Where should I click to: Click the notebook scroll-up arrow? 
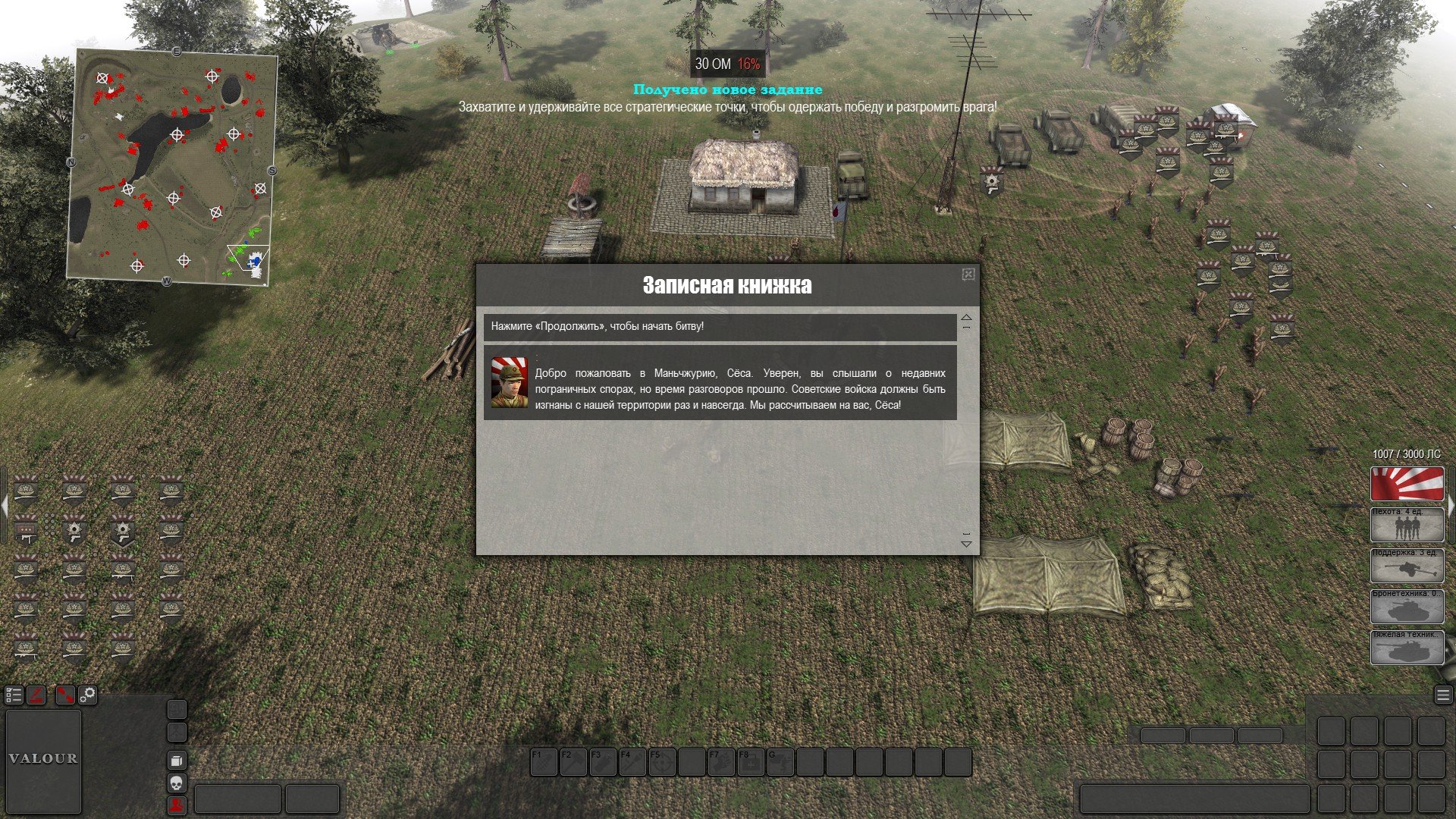[966, 318]
